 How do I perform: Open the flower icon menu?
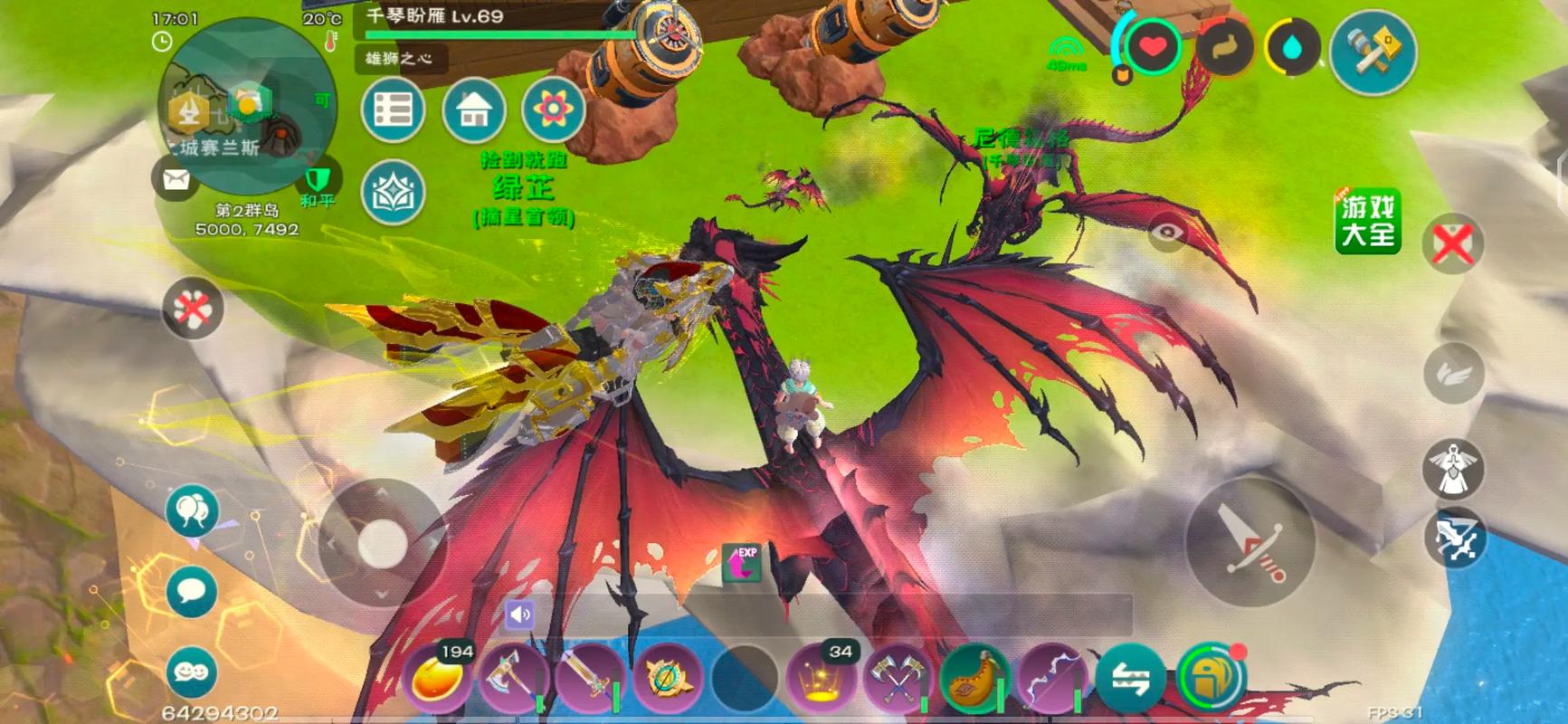coord(553,110)
